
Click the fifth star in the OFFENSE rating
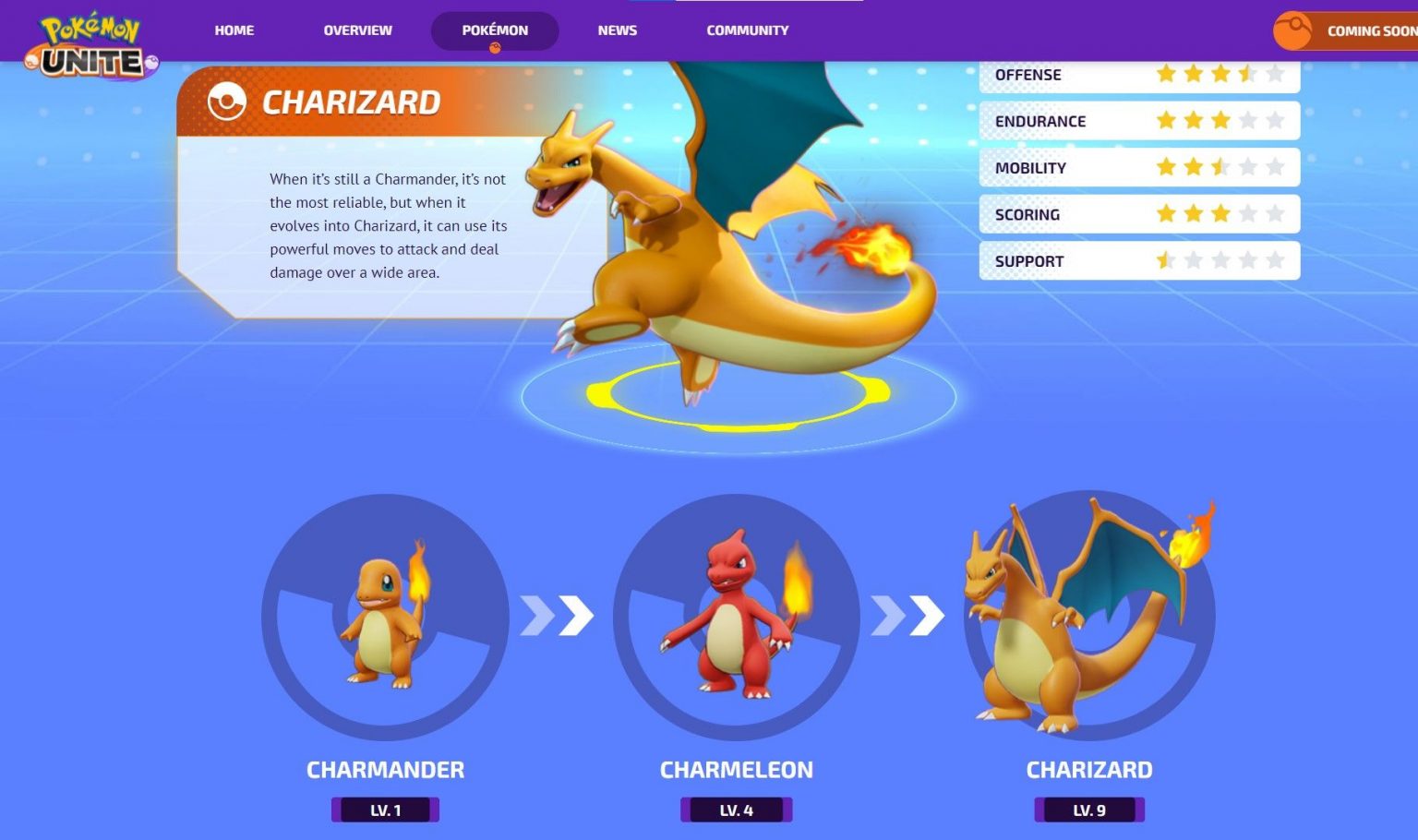[x=1275, y=75]
